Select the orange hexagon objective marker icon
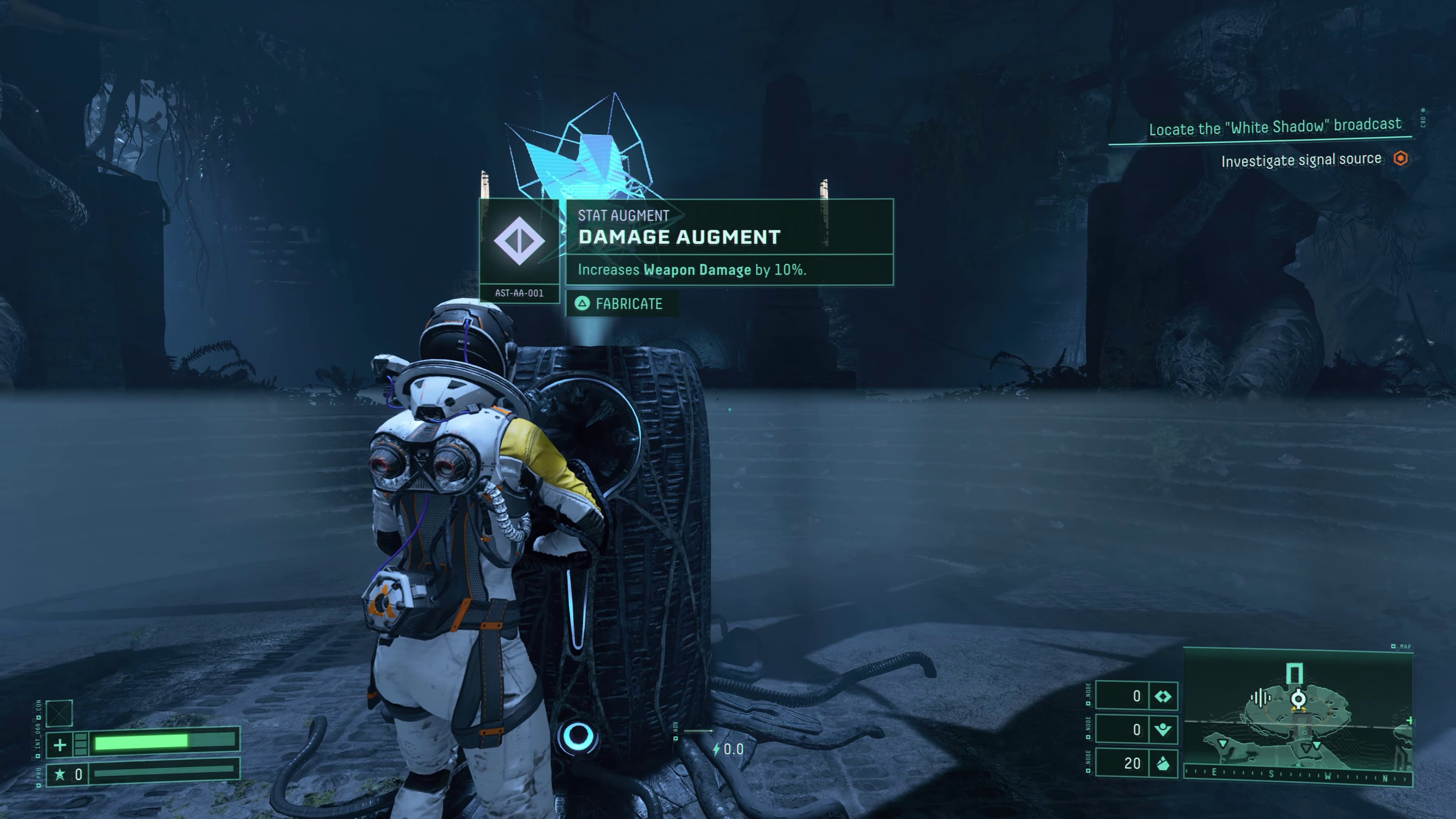Image resolution: width=1456 pixels, height=819 pixels. pos(1400,159)
